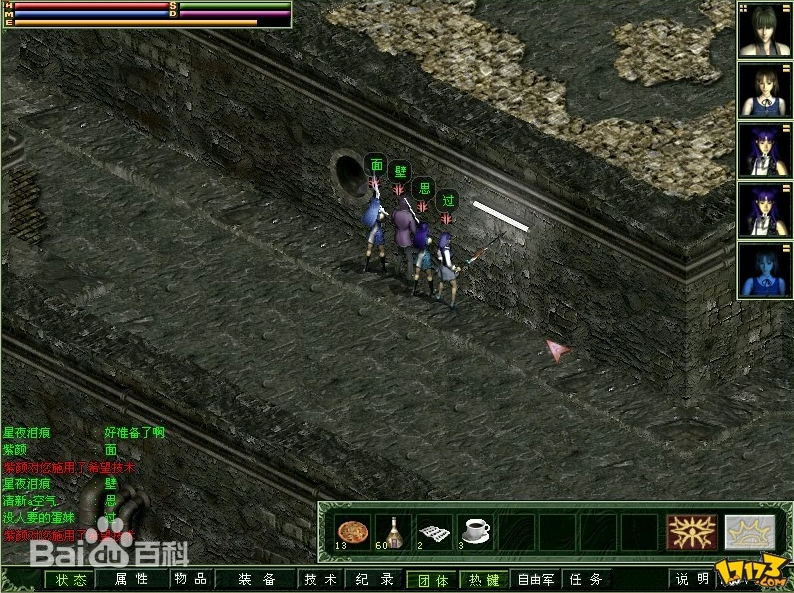Select the brown-haired party member portrait
The image size is (794, 593).
[x=765, y=90]
